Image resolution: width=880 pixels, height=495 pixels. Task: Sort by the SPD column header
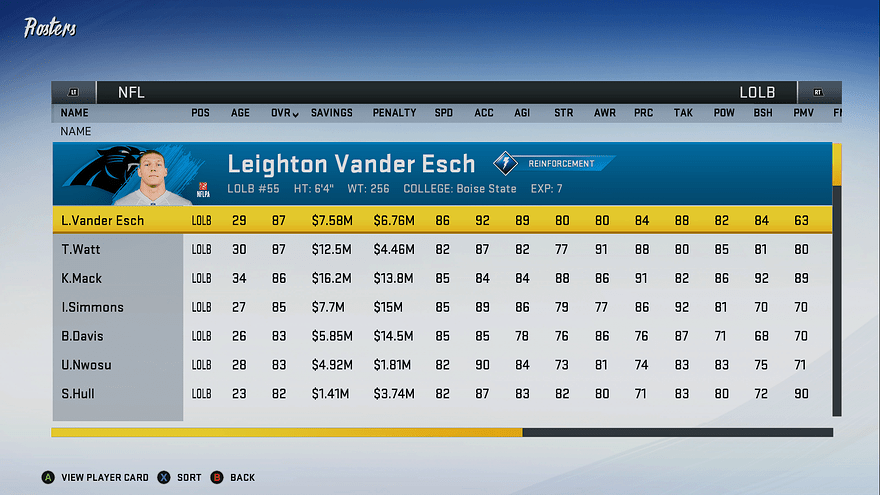click(x=443, y=113)
